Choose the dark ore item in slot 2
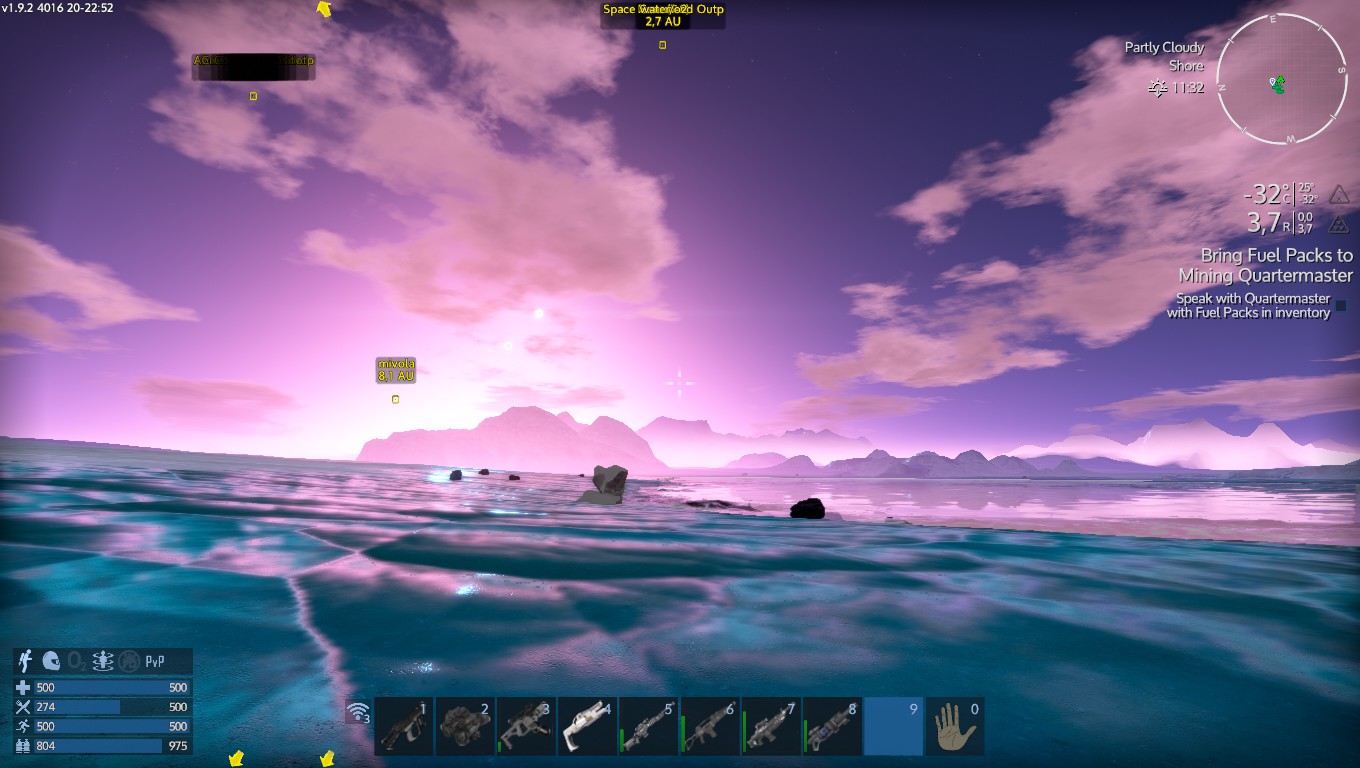1360x768 pixels. 465,726
